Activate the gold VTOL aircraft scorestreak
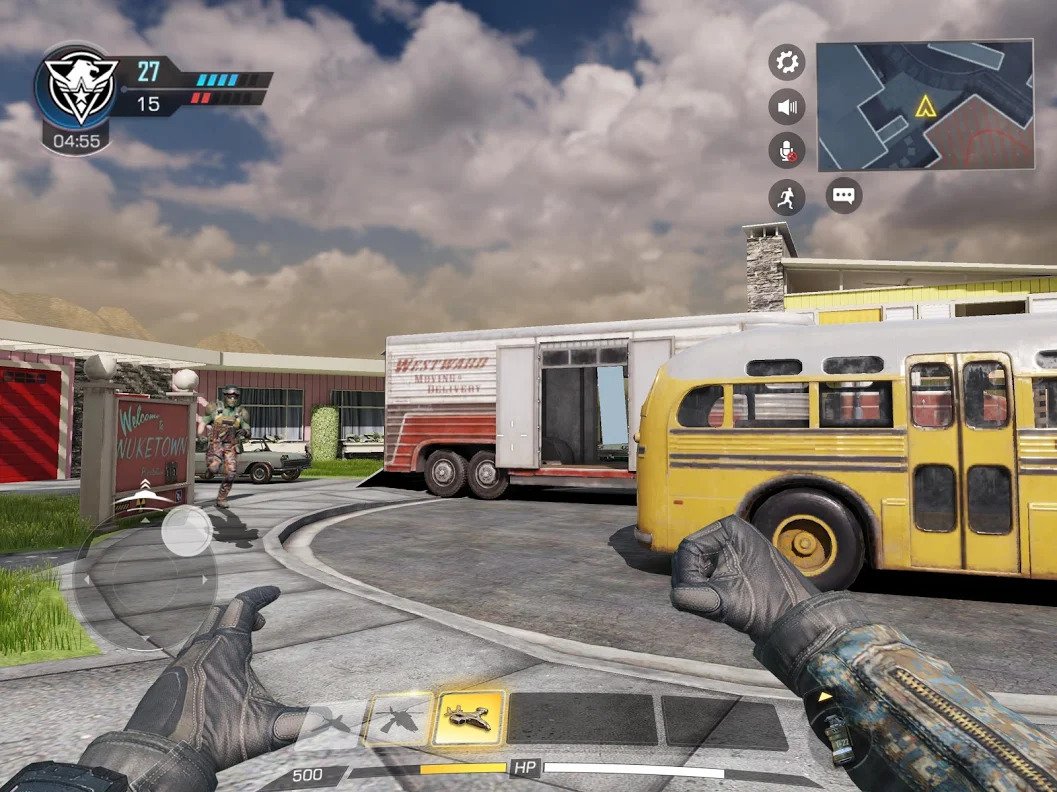Screen dimensions: 1057x792 click(x=469, y=717)
